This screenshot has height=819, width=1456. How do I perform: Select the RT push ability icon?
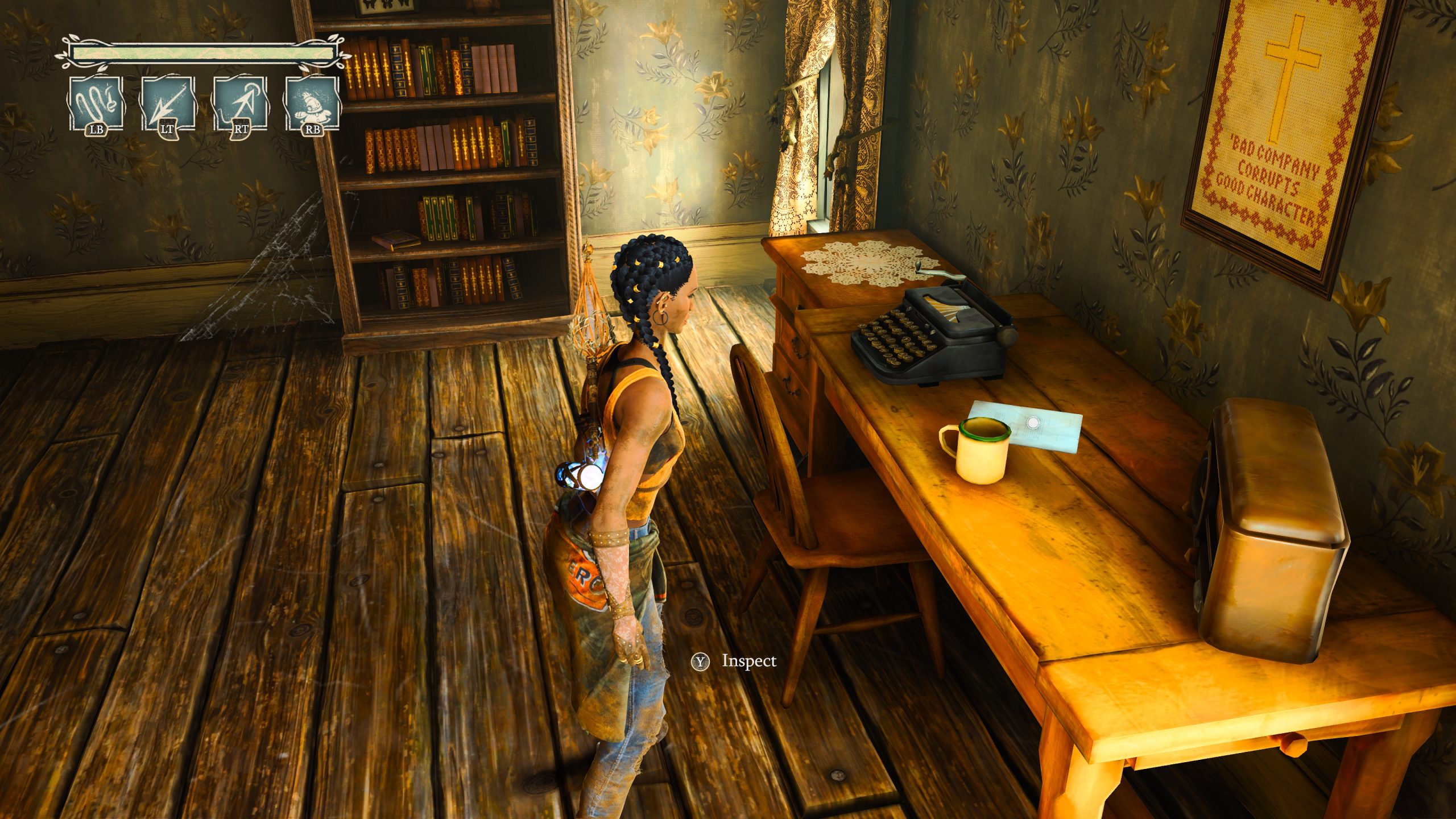point(239,102)
